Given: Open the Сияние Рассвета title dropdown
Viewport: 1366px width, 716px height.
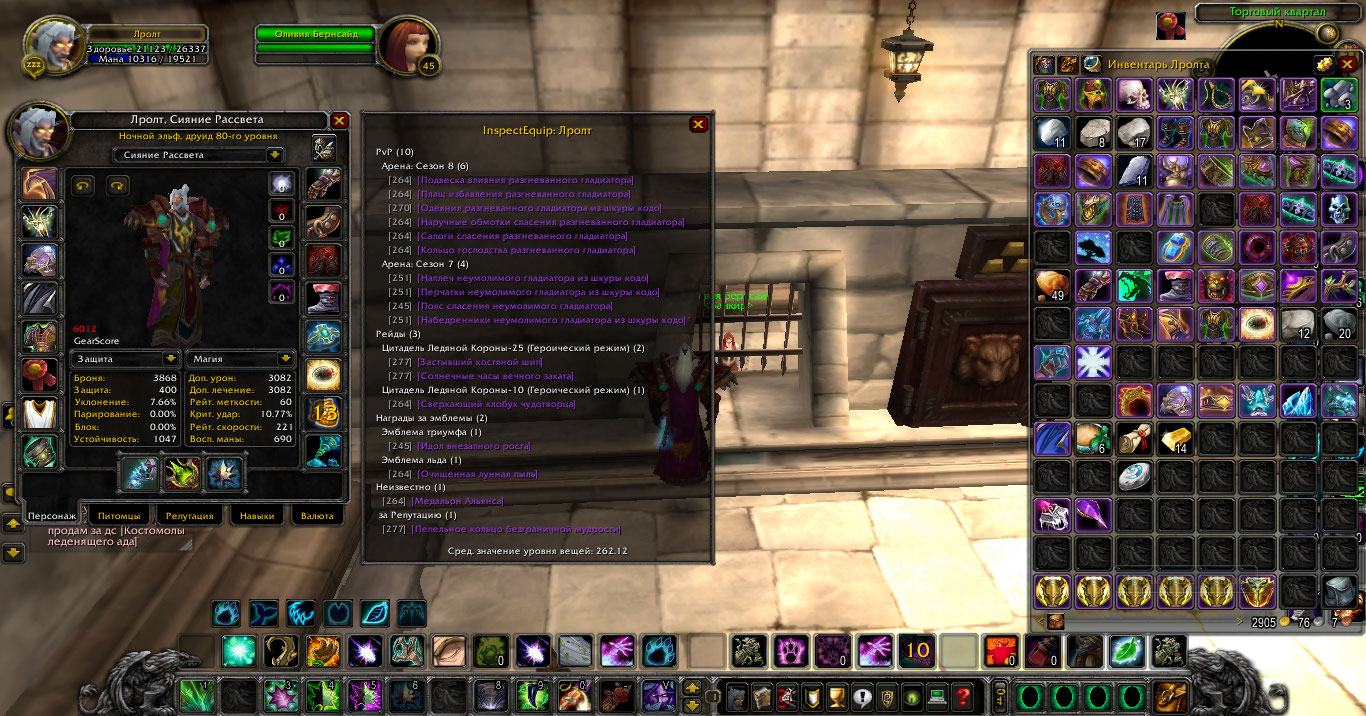Looking at the screenshot, I should (x=274, y=155).
